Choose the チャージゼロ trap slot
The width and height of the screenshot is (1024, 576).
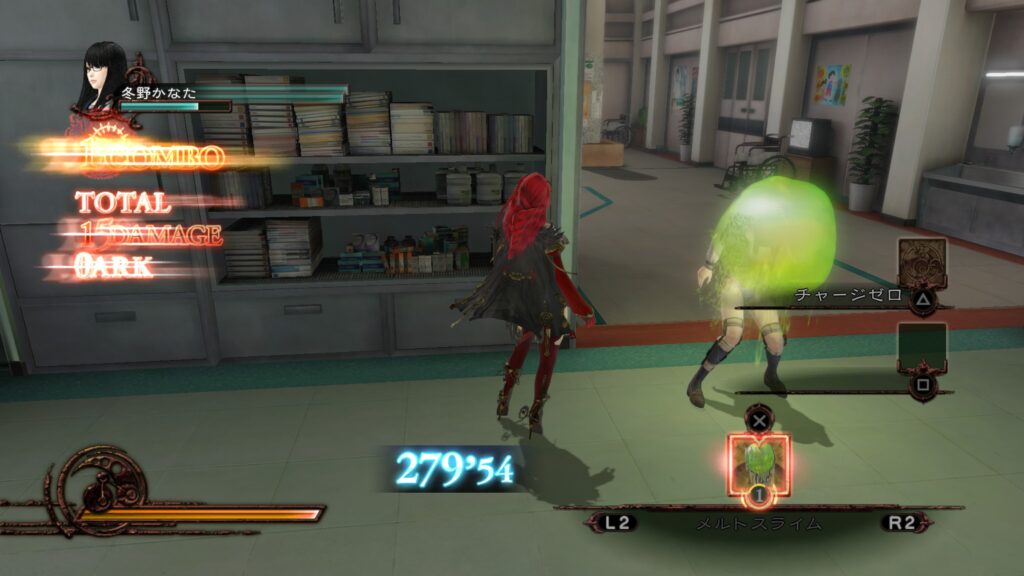[921, 263]
